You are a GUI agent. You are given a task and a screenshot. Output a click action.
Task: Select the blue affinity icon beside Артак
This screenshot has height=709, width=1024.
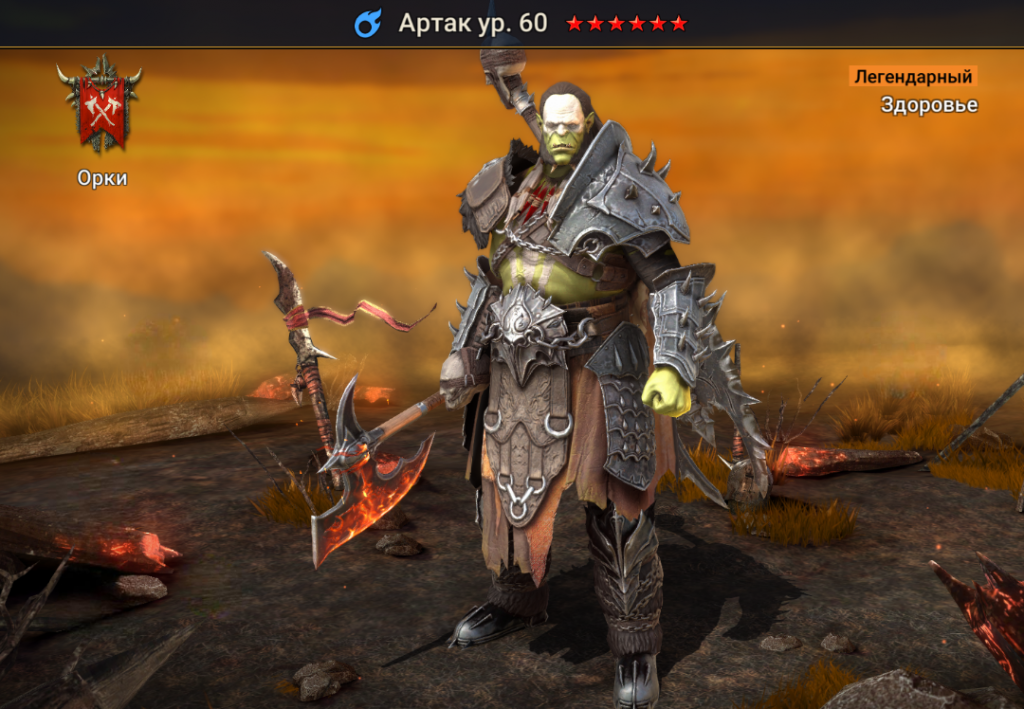point(368,24)
